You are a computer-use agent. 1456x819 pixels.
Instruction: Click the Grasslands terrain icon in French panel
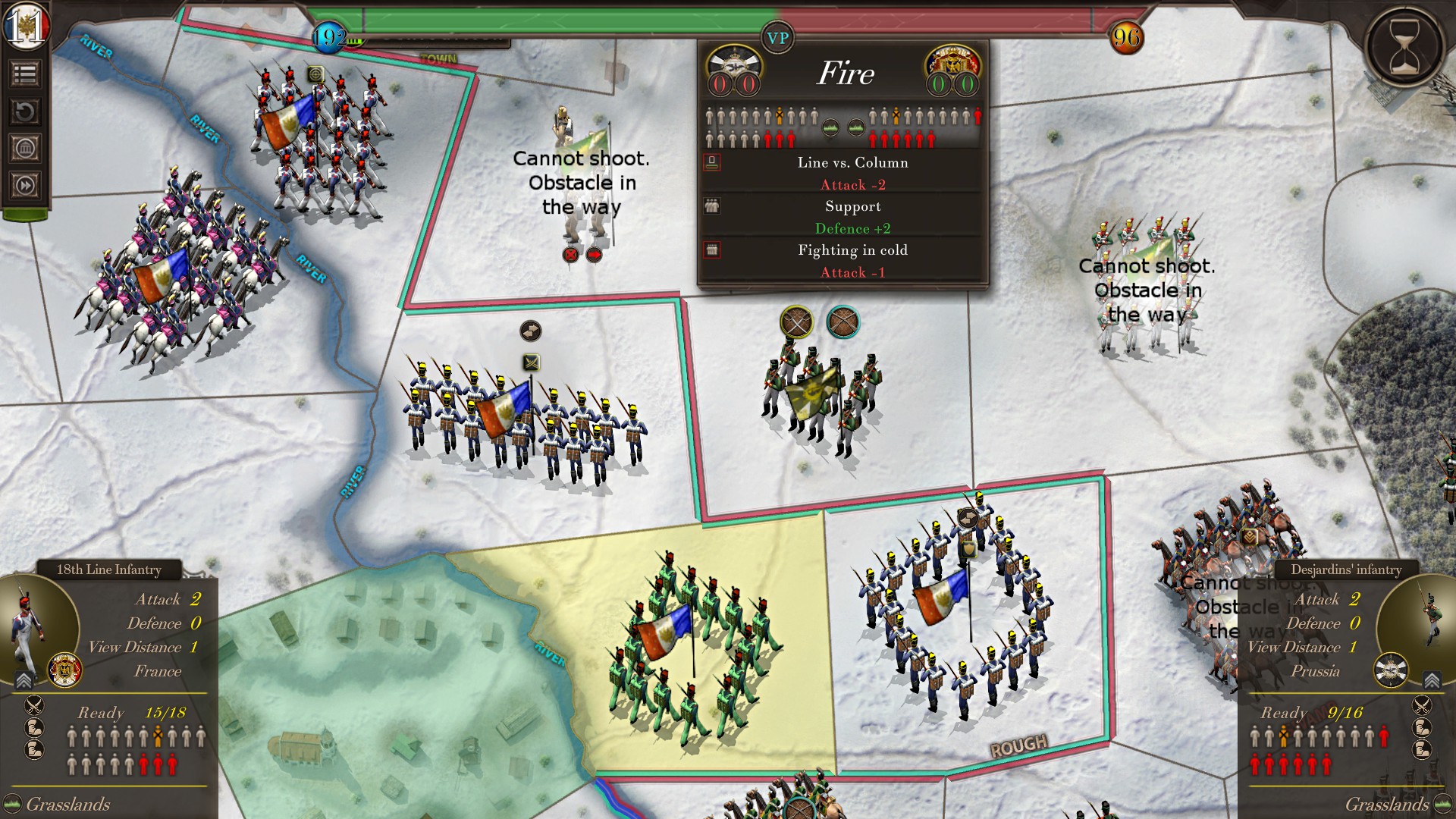tap(12, 804)
